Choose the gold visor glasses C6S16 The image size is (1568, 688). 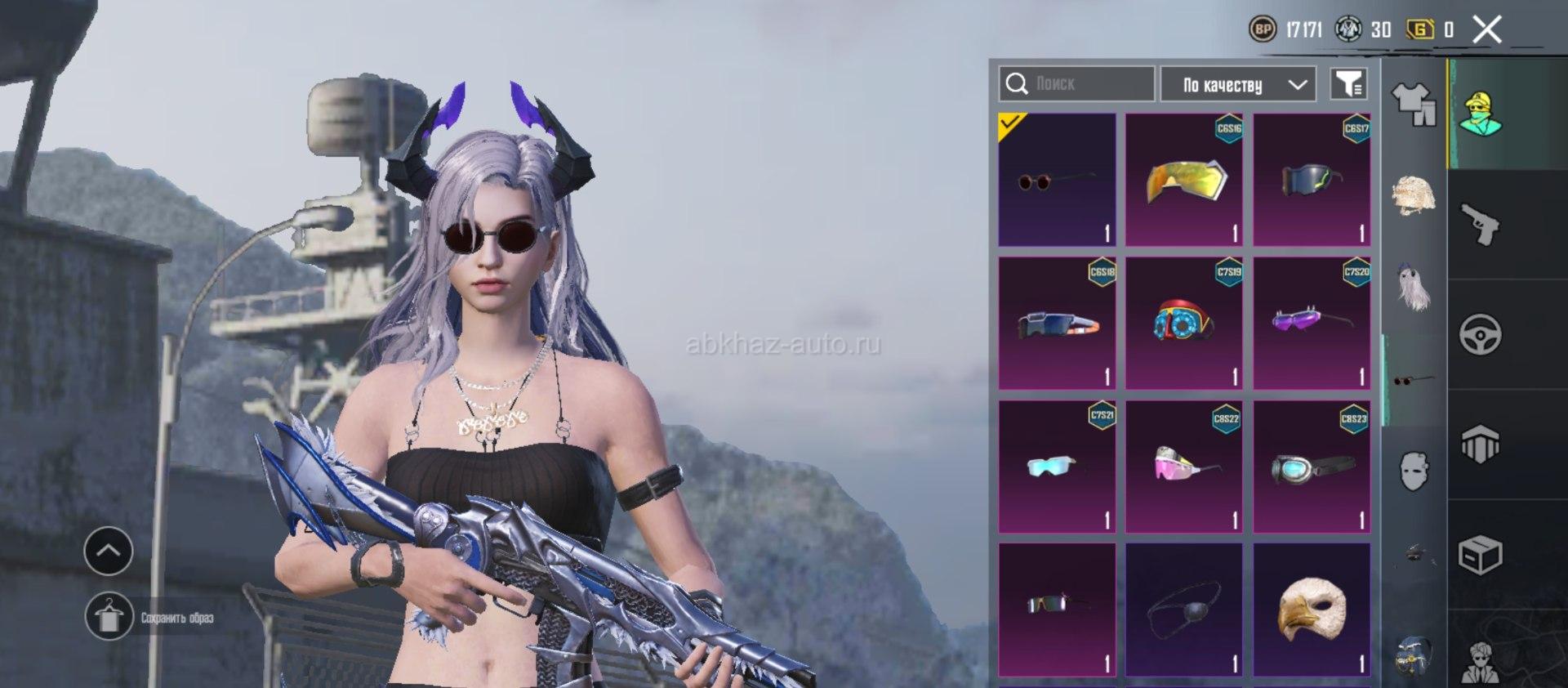point(1184,180)
